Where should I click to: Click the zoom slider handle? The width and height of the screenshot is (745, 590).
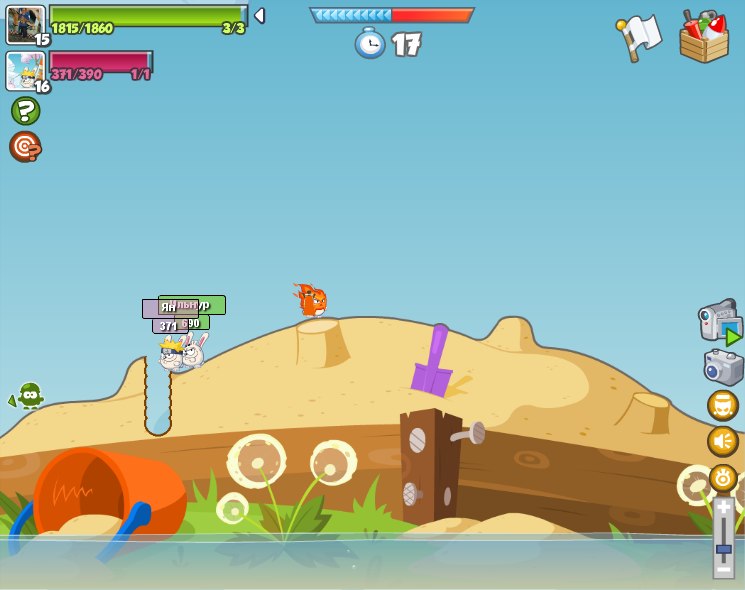(x=723, y=548)
